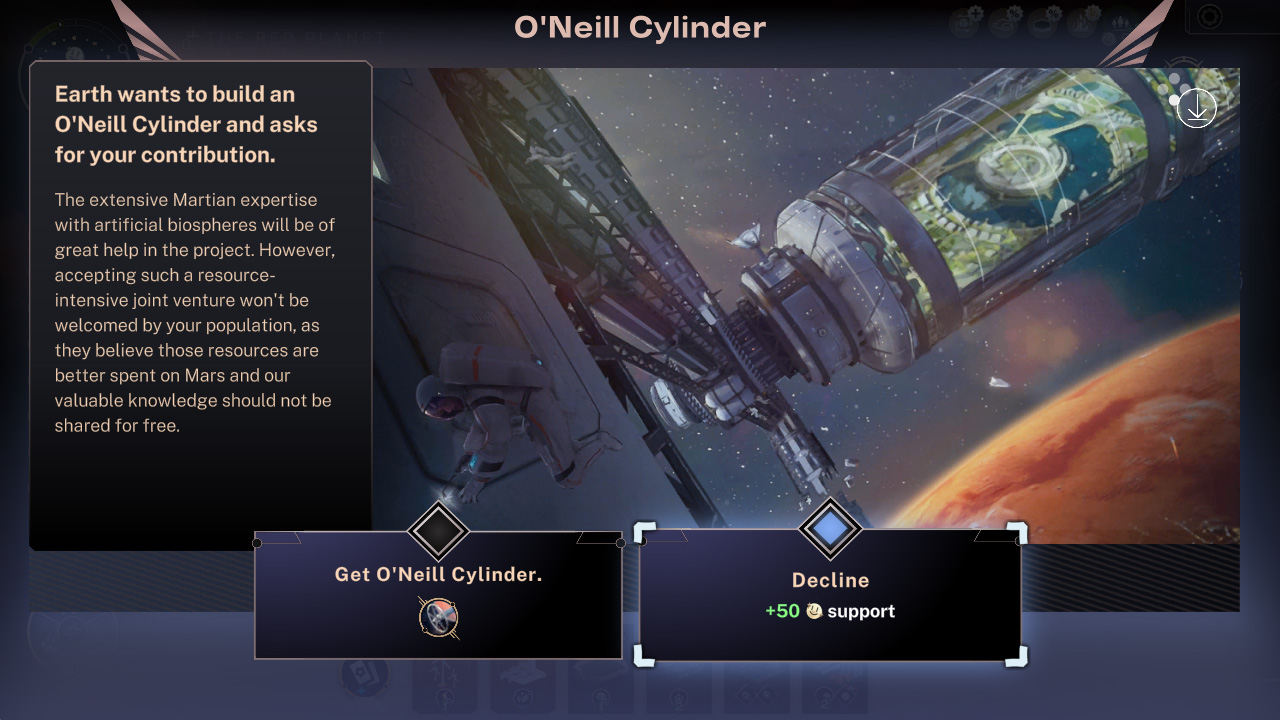
Task: Choose the Get O'Neill Cylinder option
Action: tap(438, 575)
